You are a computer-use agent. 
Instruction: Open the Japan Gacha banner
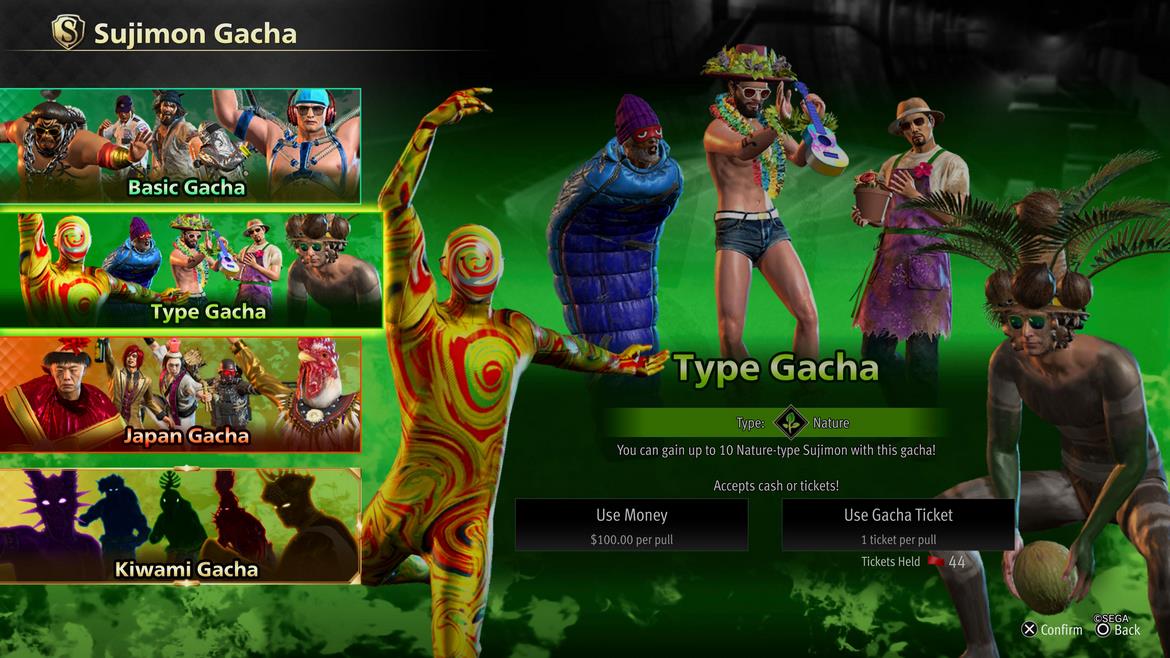(180, 394)
